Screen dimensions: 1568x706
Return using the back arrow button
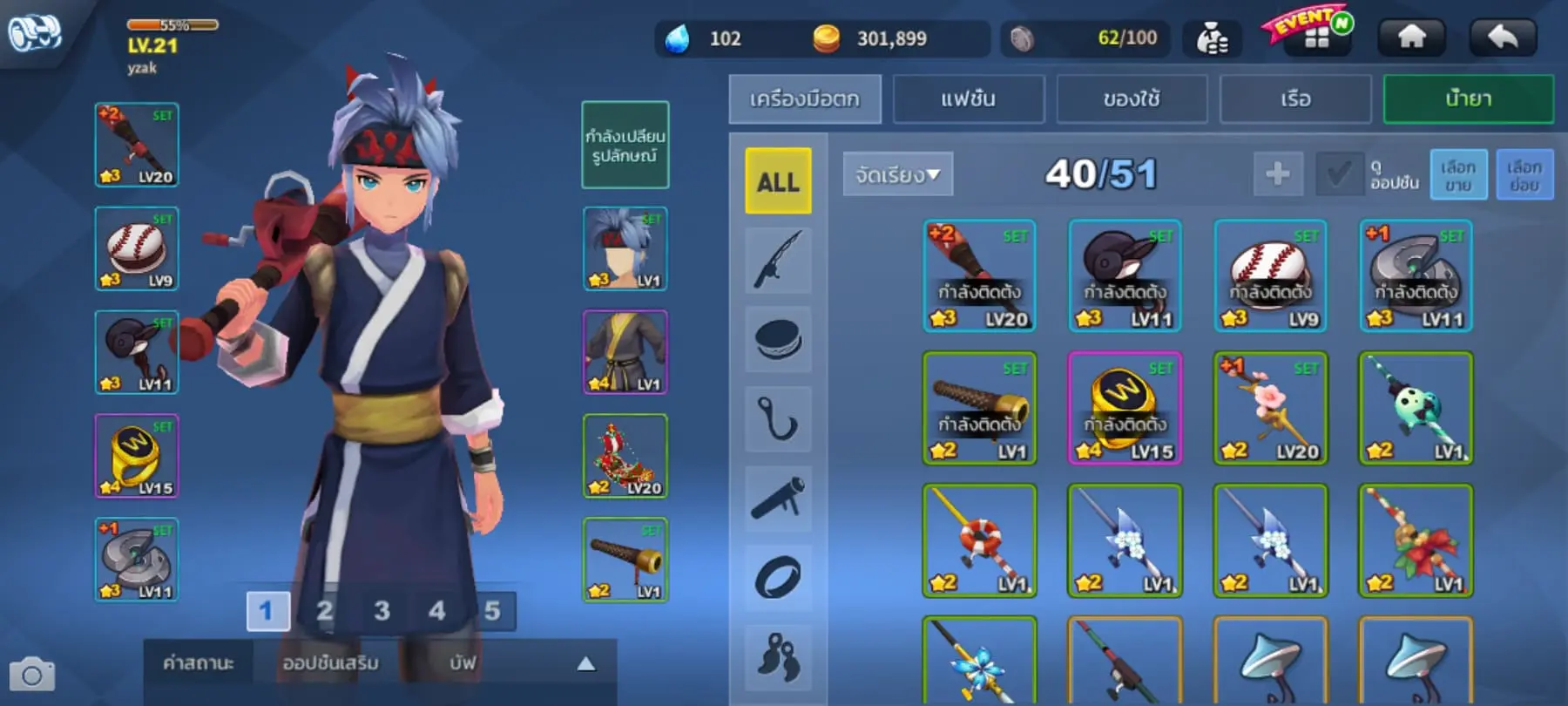tap(1503, 37)
